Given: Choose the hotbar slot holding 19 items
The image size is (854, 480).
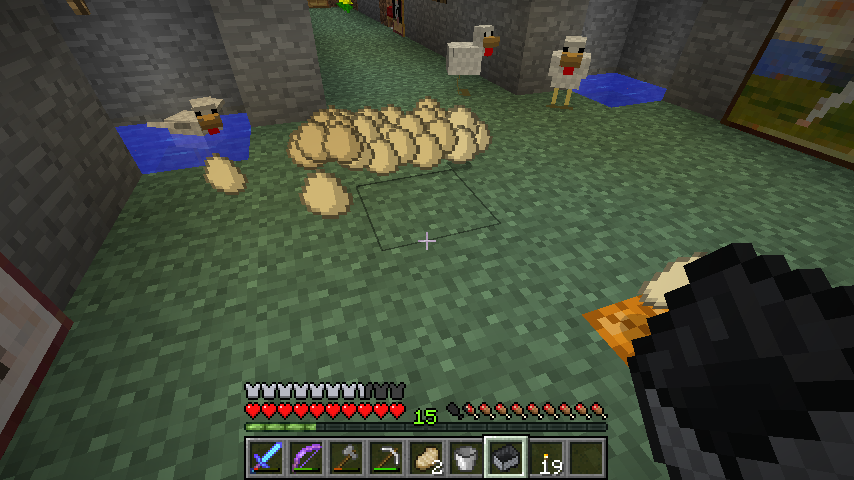Looking at the screenshot, I should [x=546, y=458].
